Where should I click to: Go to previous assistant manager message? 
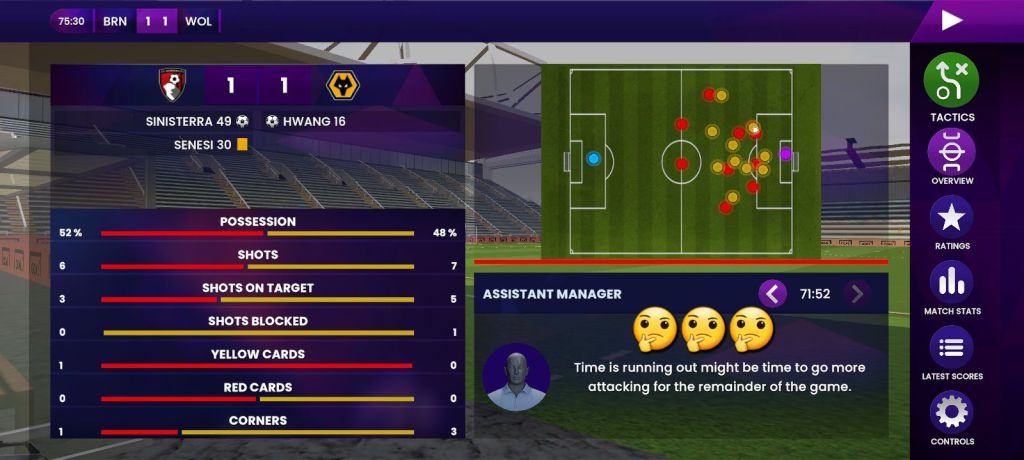[x=772, y=294]
